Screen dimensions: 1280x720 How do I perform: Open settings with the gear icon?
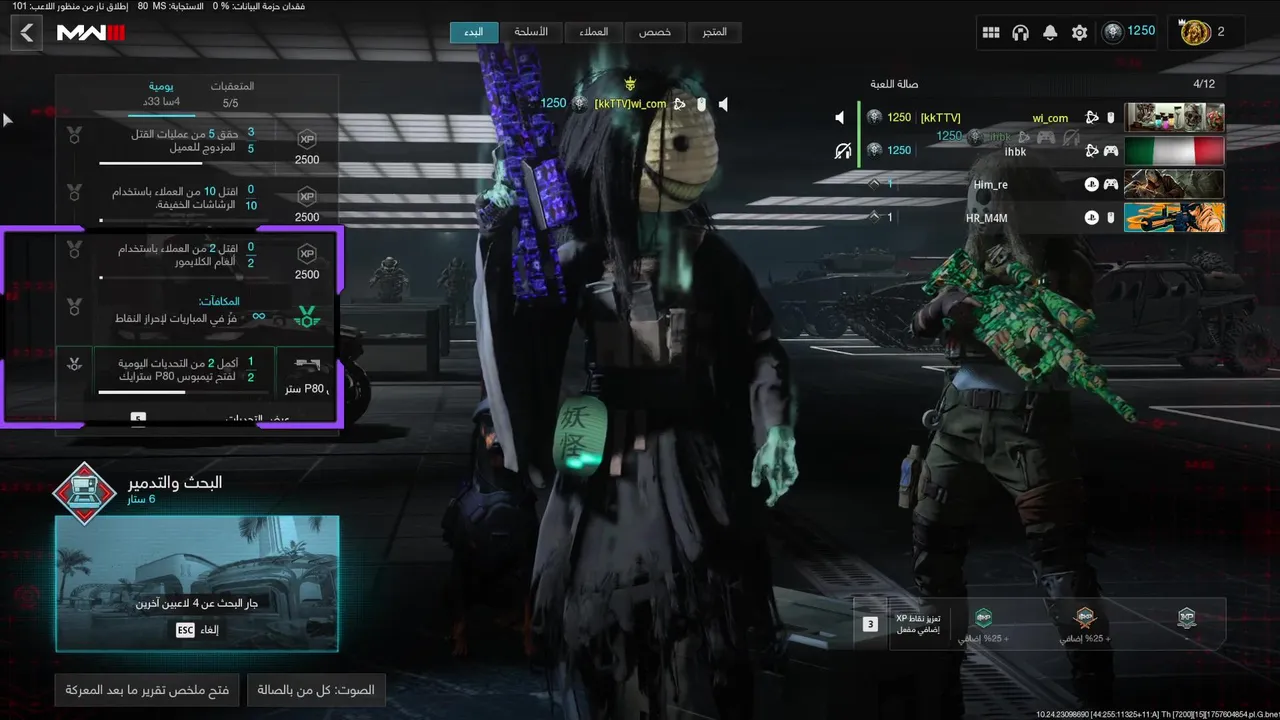(1079, 33)
